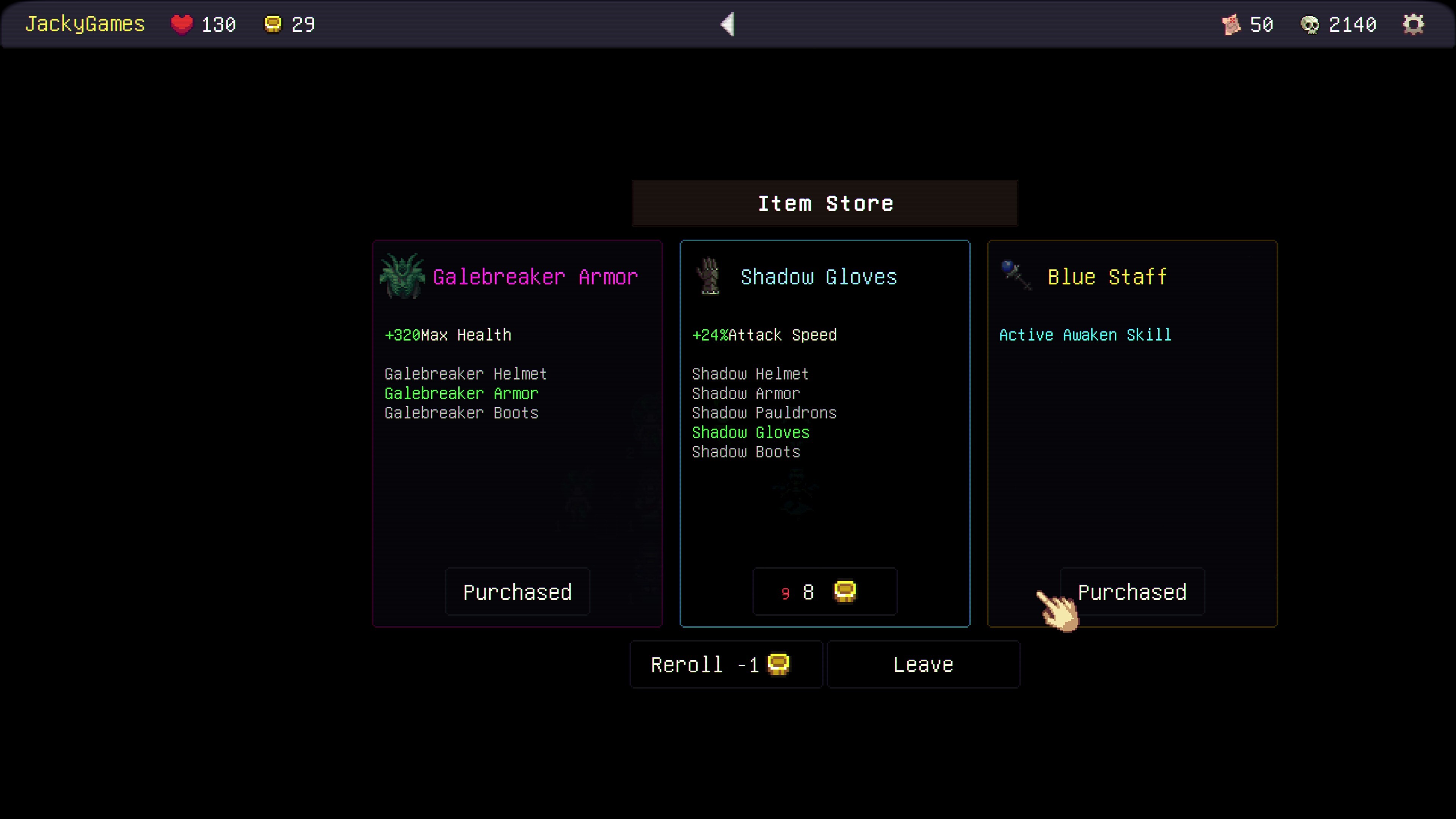Click Purchased under Blue Staff
The image size is (1456, 819).
click(x=1132, y=592)
